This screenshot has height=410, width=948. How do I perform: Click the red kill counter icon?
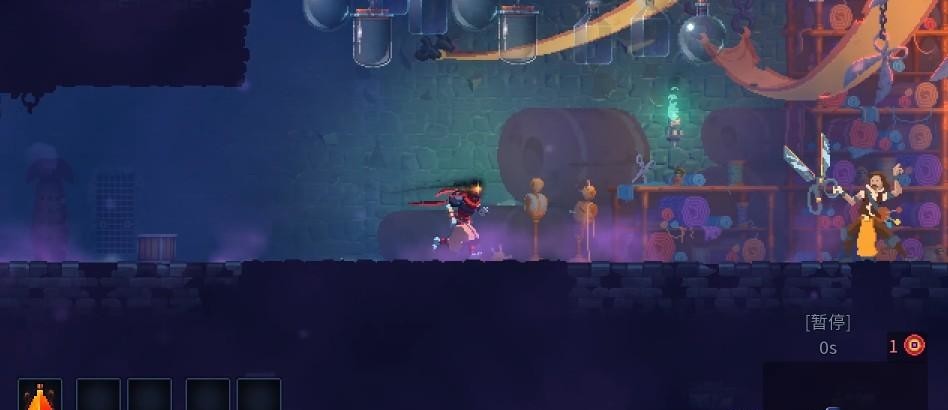914,346
